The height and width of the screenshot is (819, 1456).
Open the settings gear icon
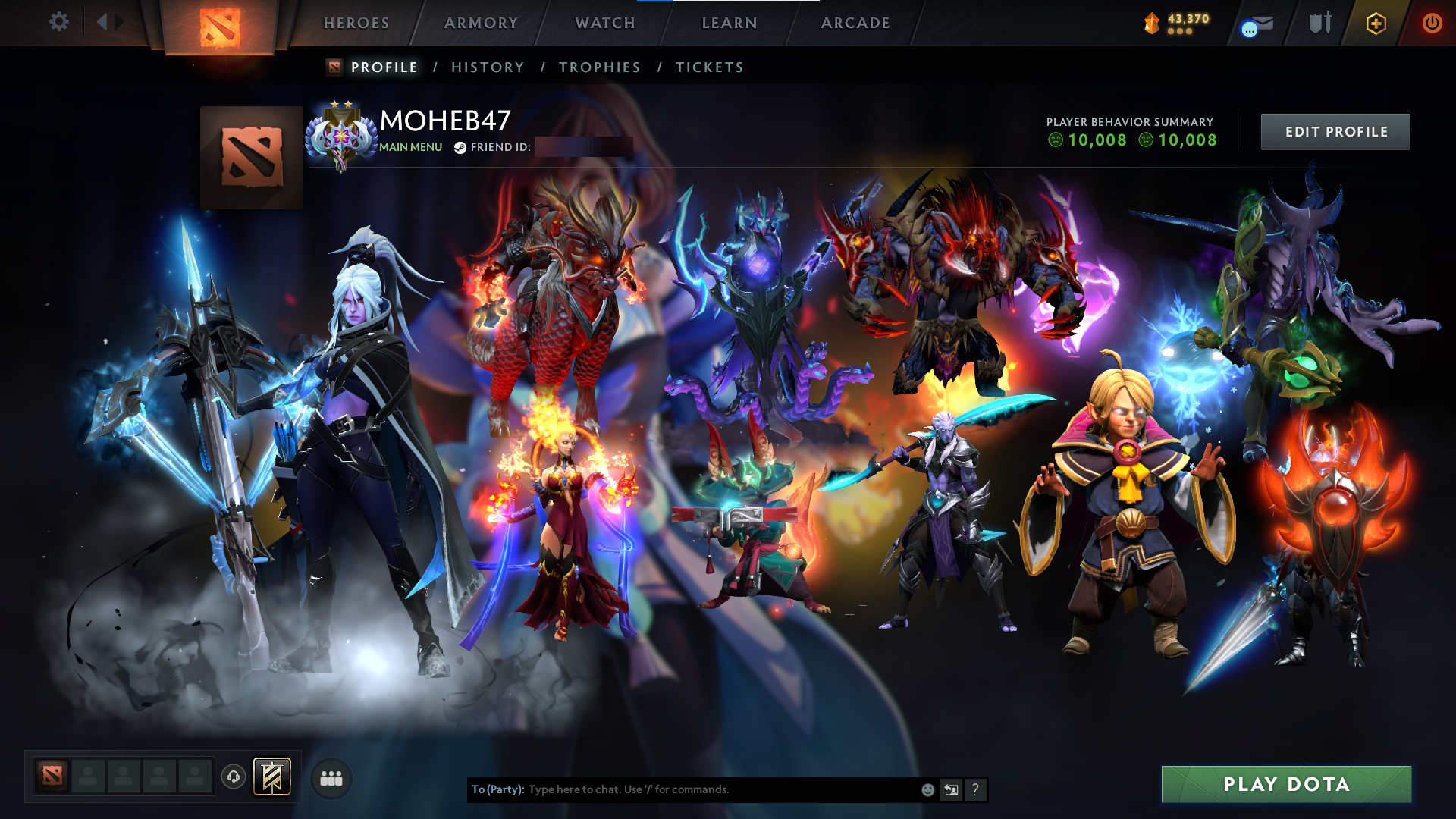click(59, 23)
